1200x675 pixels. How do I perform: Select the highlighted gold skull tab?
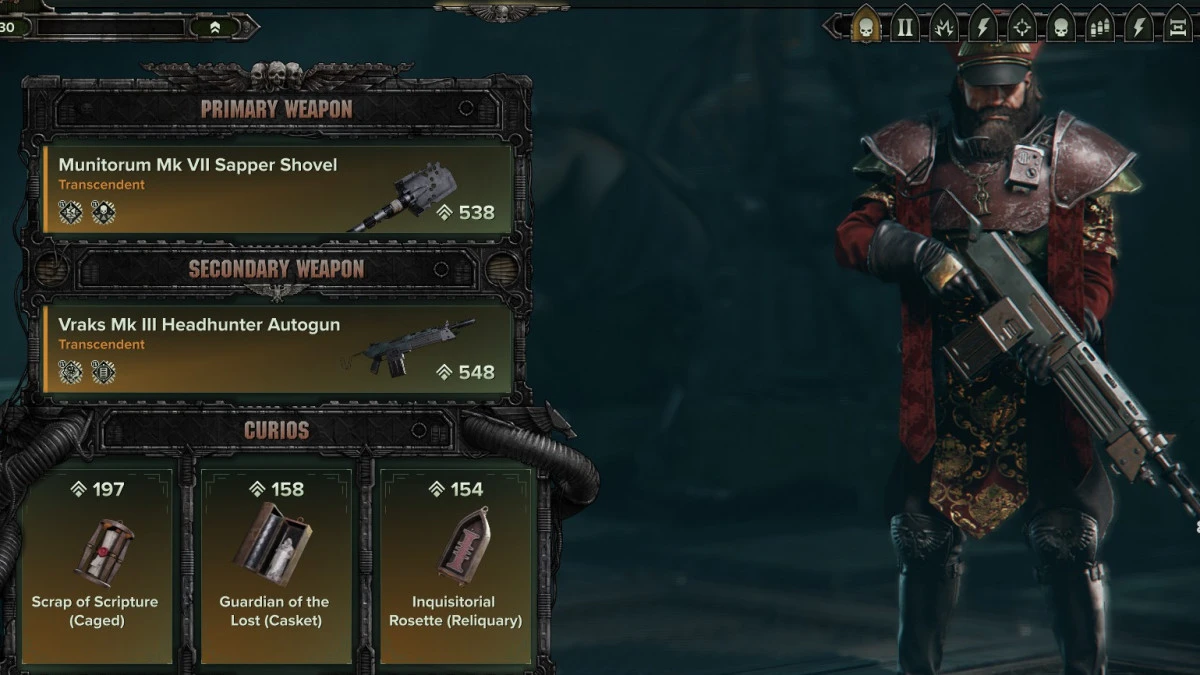coord(866,27)
